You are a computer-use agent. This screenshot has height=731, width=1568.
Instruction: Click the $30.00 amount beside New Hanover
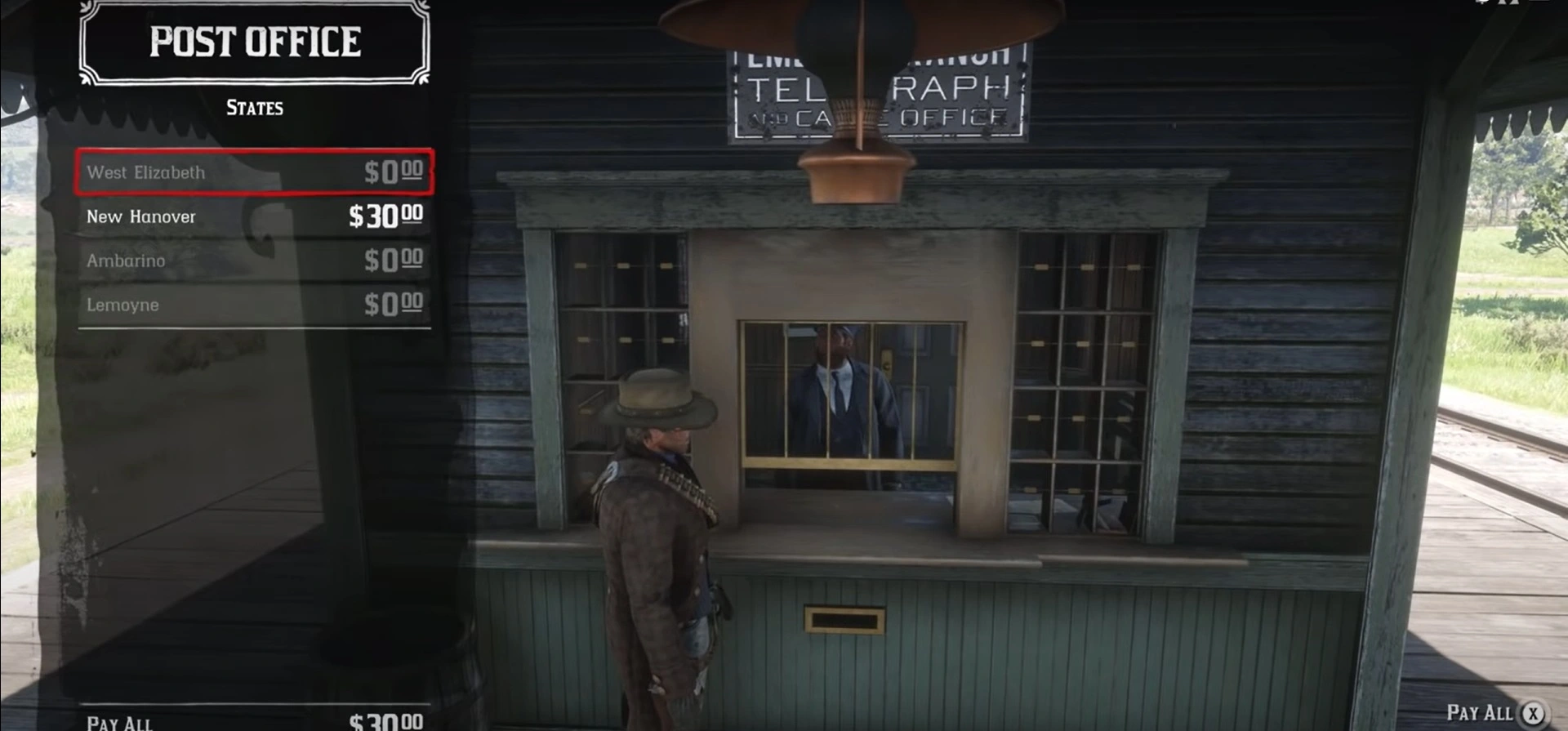389,216
